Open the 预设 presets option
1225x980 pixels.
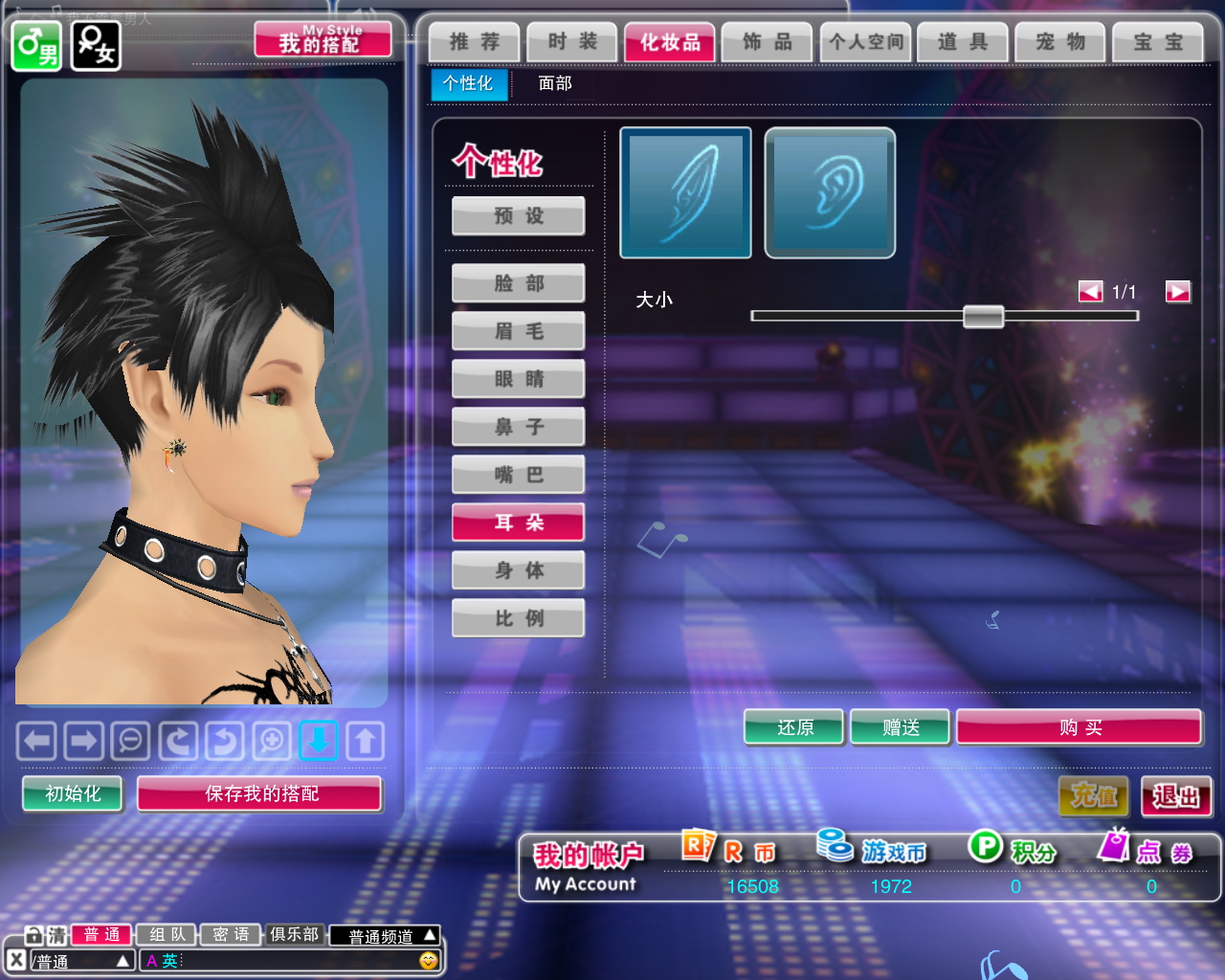coord(519,216)
